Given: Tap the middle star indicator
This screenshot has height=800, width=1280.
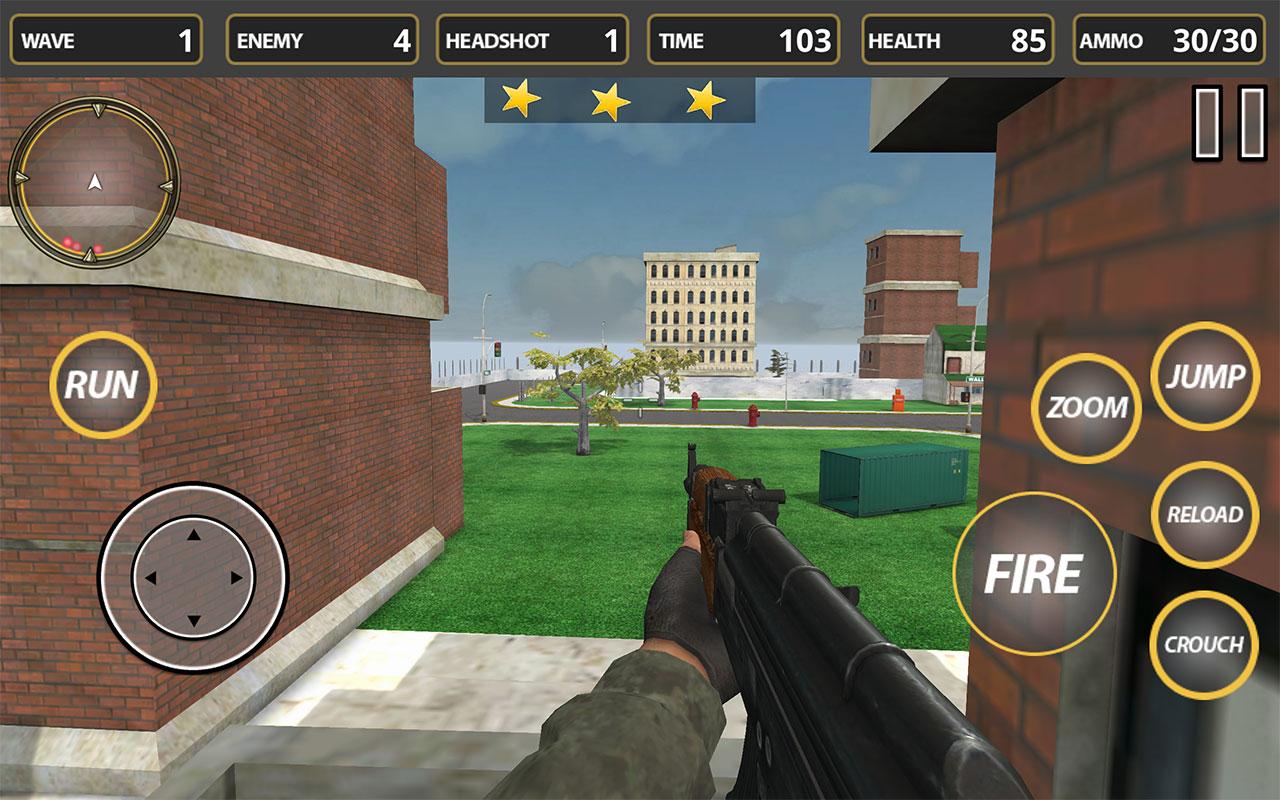Looking at the screenshot, I should tap(610, 98).
